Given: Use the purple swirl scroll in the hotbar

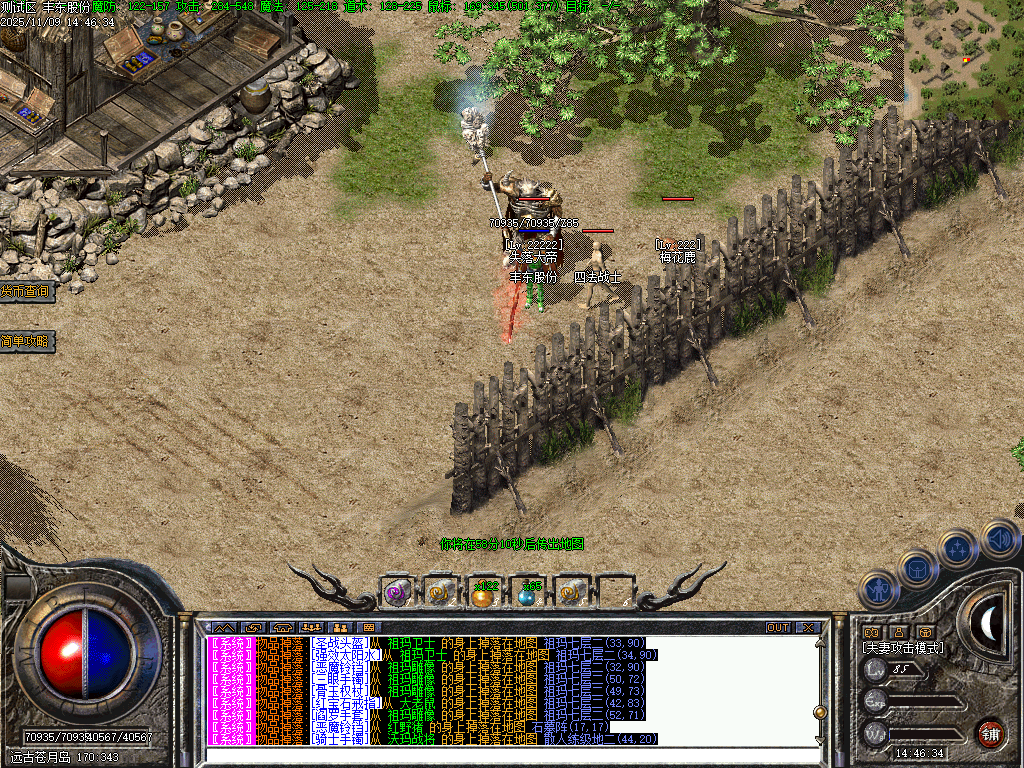Looking at the screenshot, I should coord(397,592).
